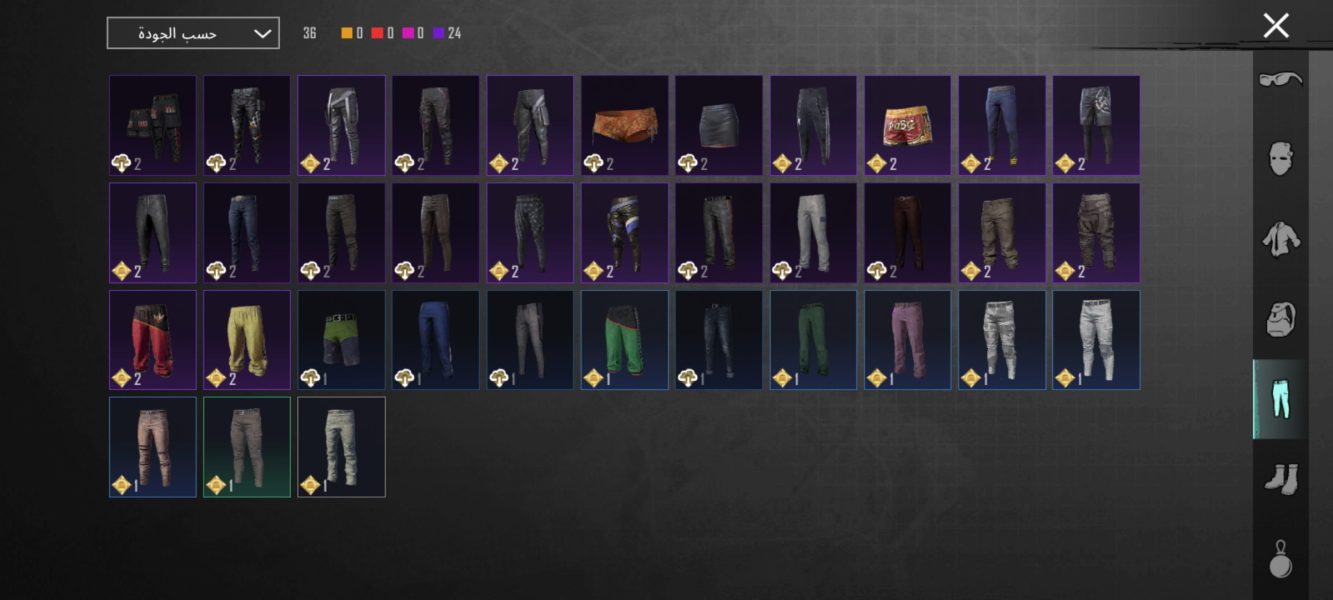This screenshot has width=1333, height=600.
Task: Select the red patterned boxing shorts
Action: [907, 125]
